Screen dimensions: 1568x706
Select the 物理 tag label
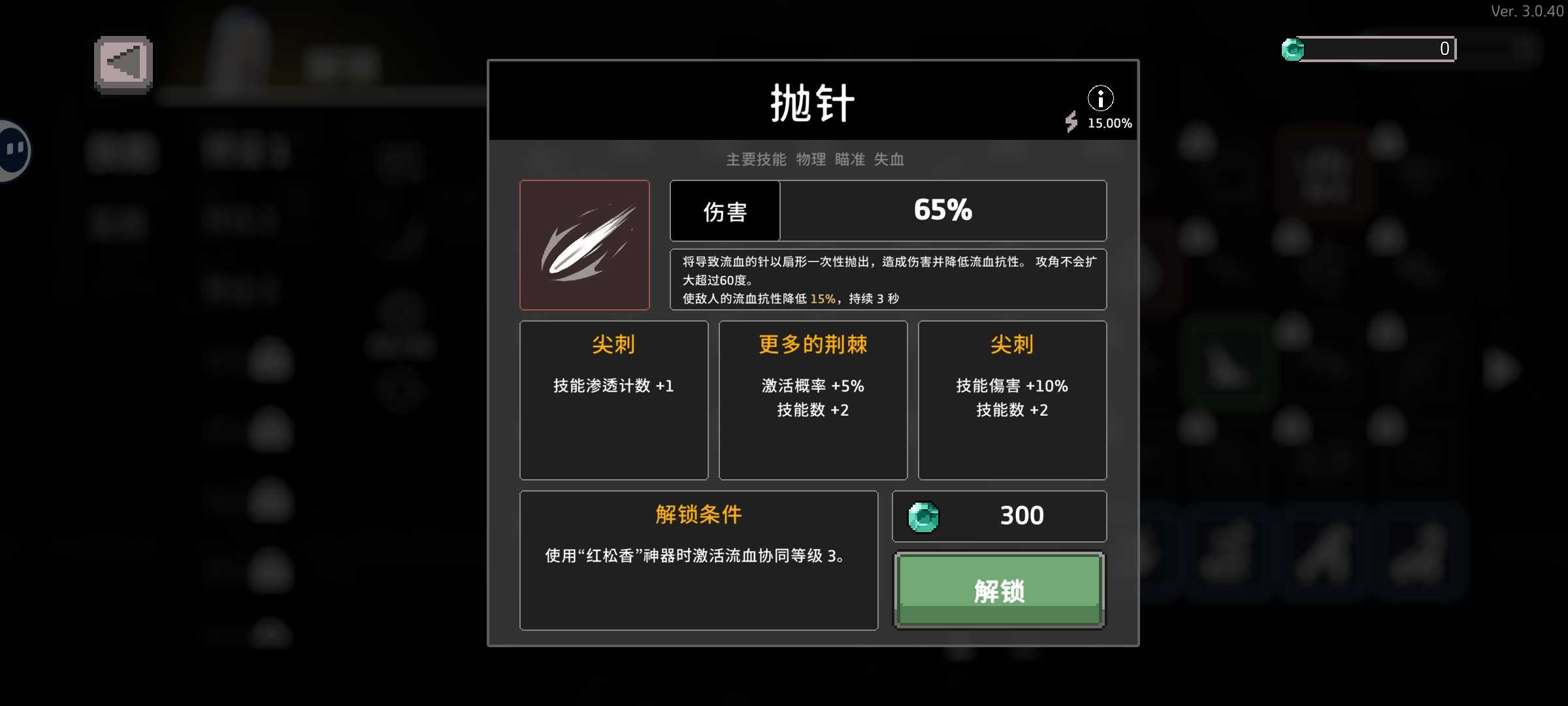pyautogui.click(x=811, y=159)
